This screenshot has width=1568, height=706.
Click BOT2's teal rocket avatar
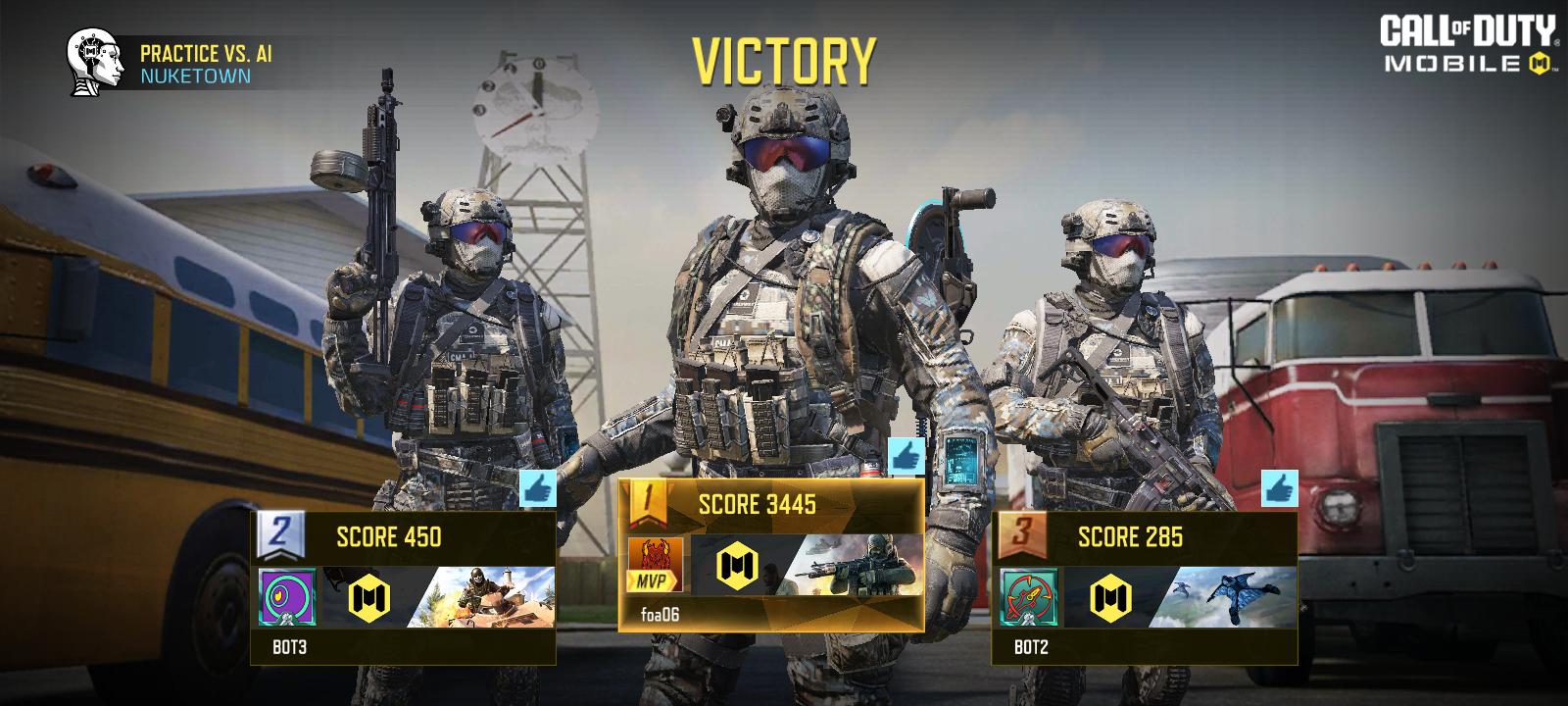coord(1029,597)
